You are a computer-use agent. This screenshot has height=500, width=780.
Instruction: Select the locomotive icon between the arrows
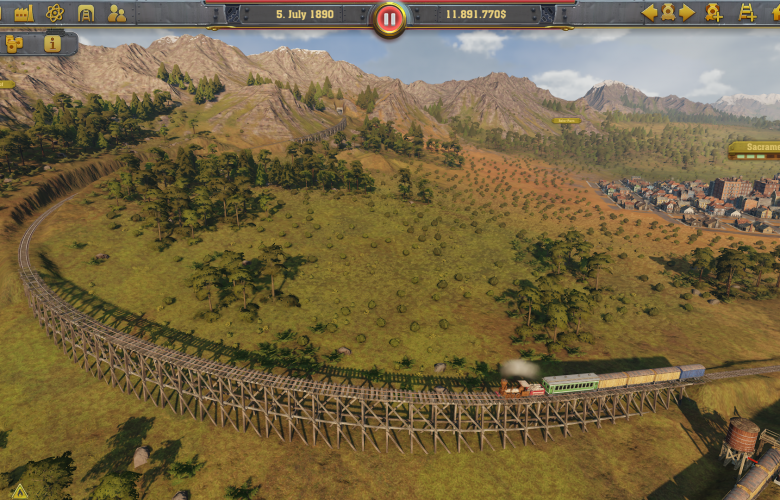[x=668, y=13]
